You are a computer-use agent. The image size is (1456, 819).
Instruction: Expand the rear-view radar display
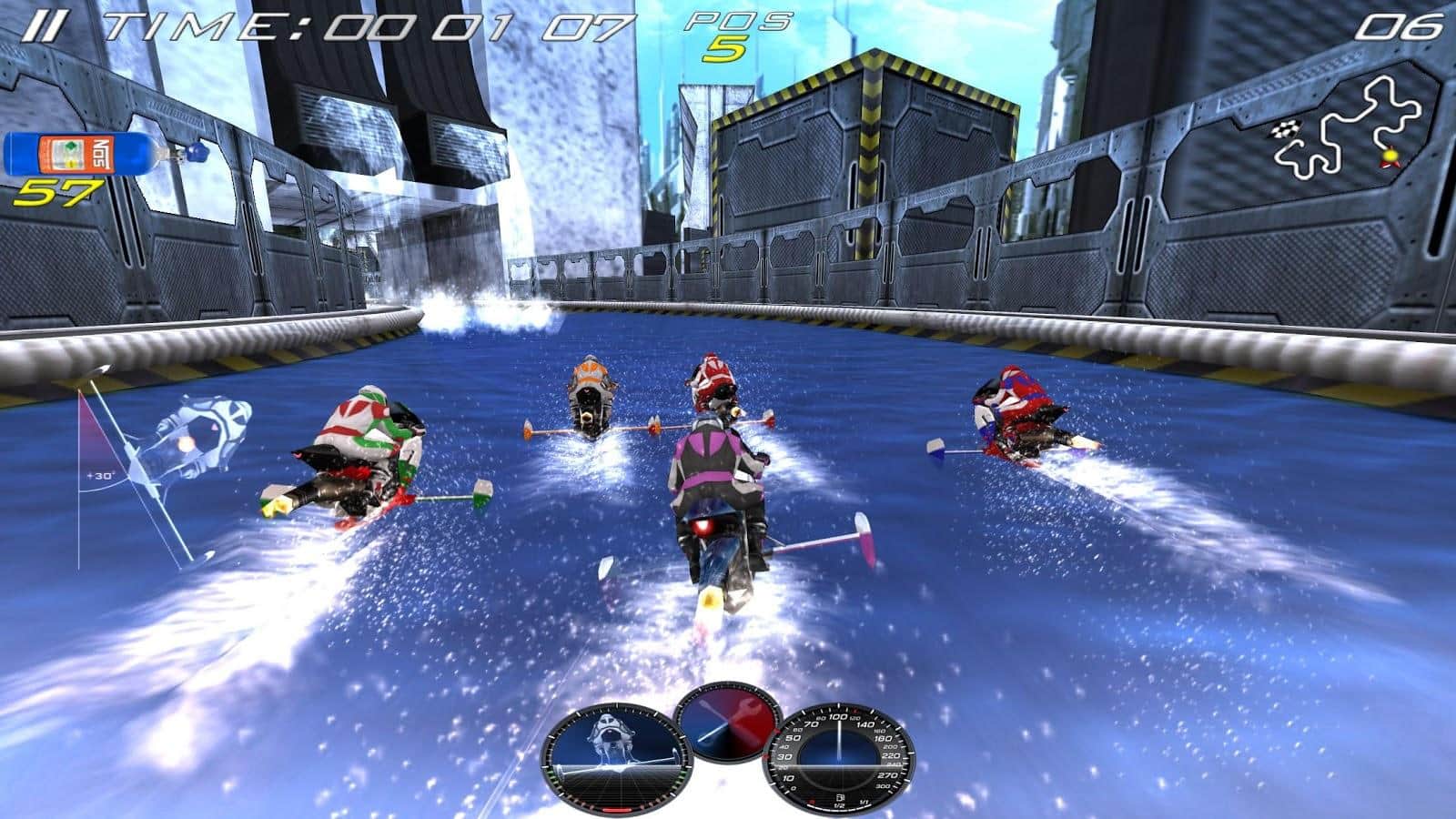pos(617,755)
